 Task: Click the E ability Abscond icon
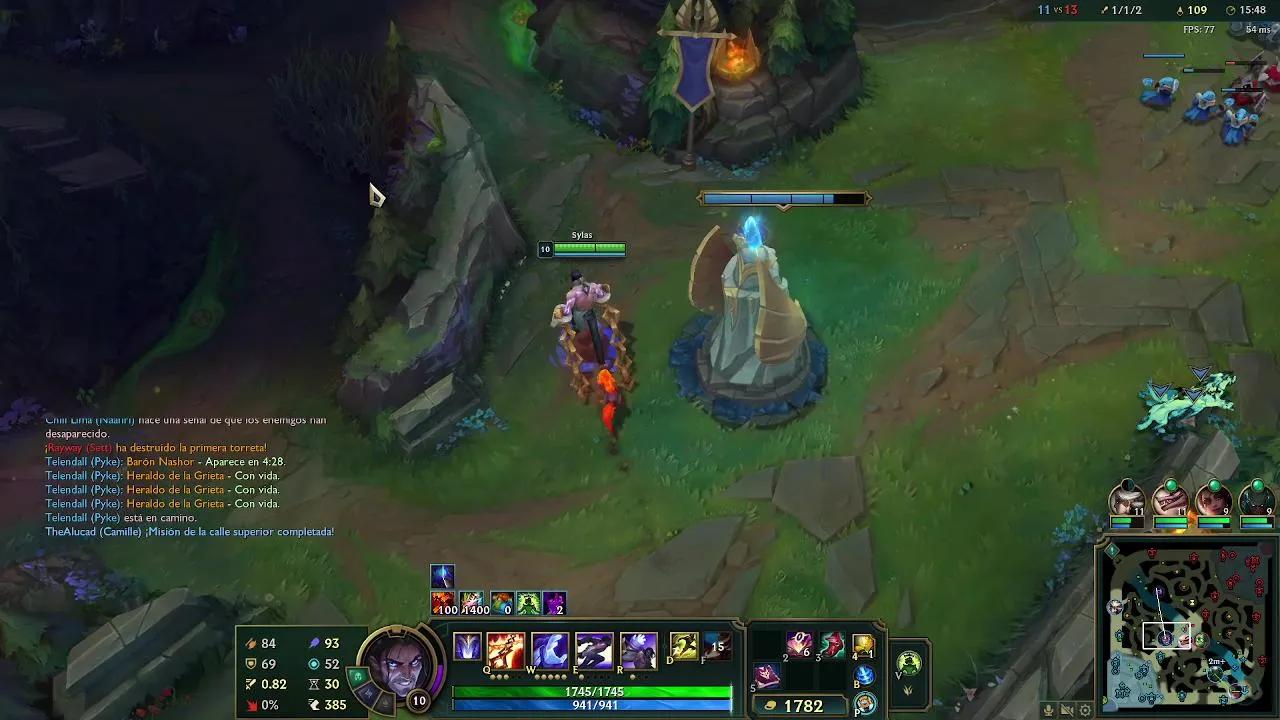(x=595, y=646)
